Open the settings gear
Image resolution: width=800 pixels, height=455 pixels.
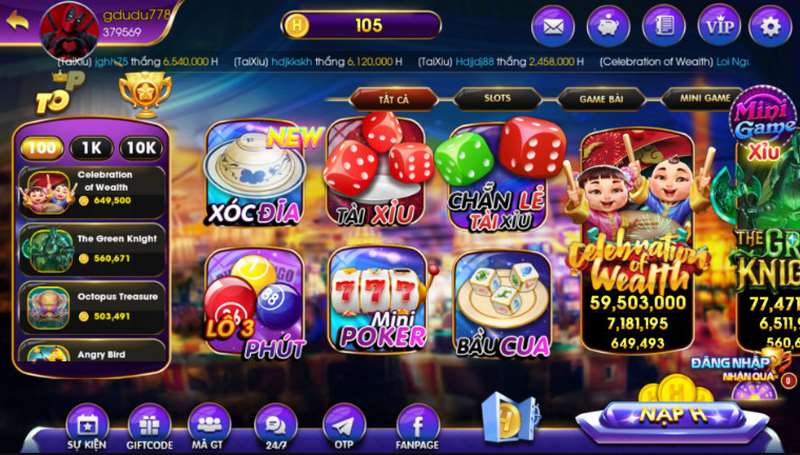(769, 25)
